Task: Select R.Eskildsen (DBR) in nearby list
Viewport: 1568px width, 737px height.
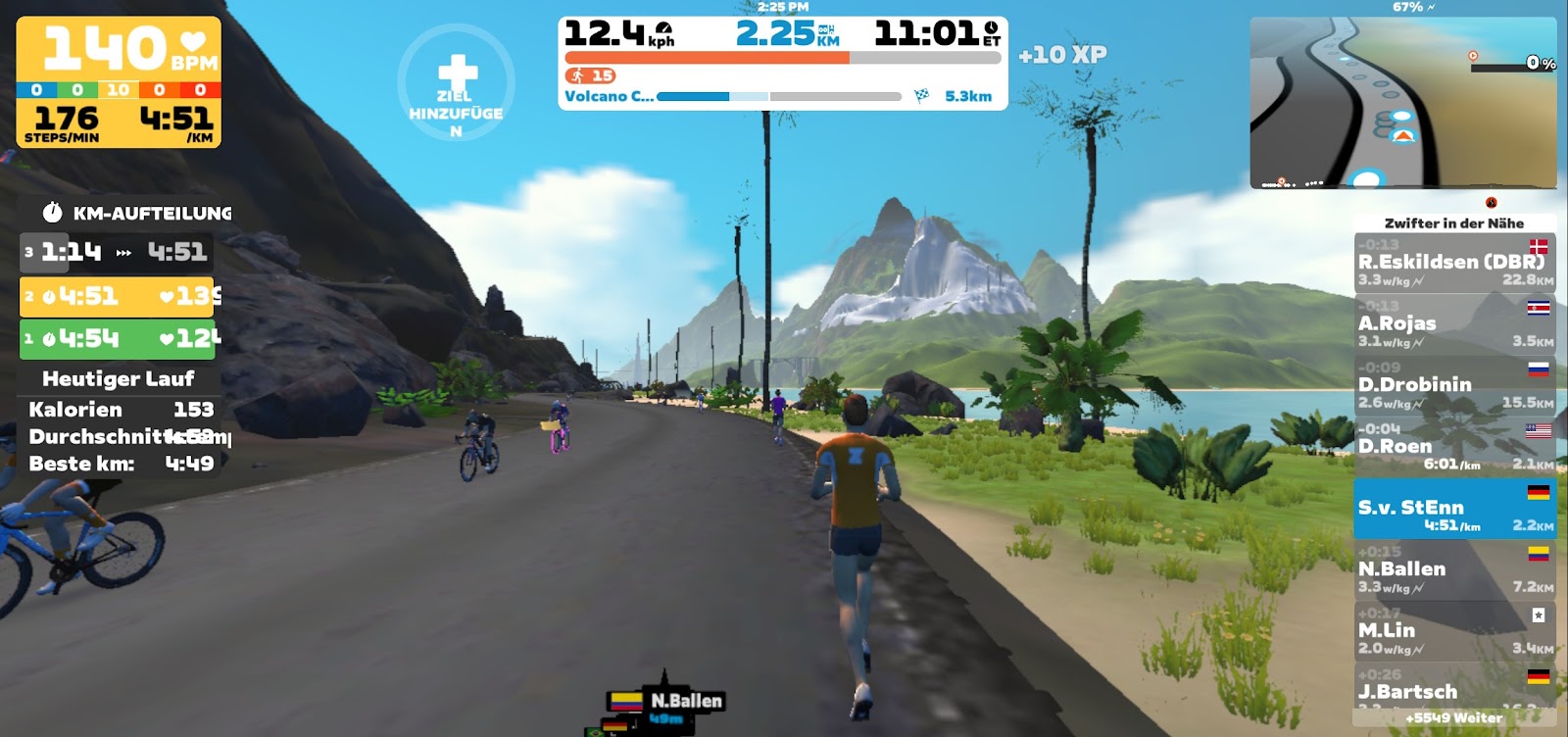Action: tap(1454, 263)
